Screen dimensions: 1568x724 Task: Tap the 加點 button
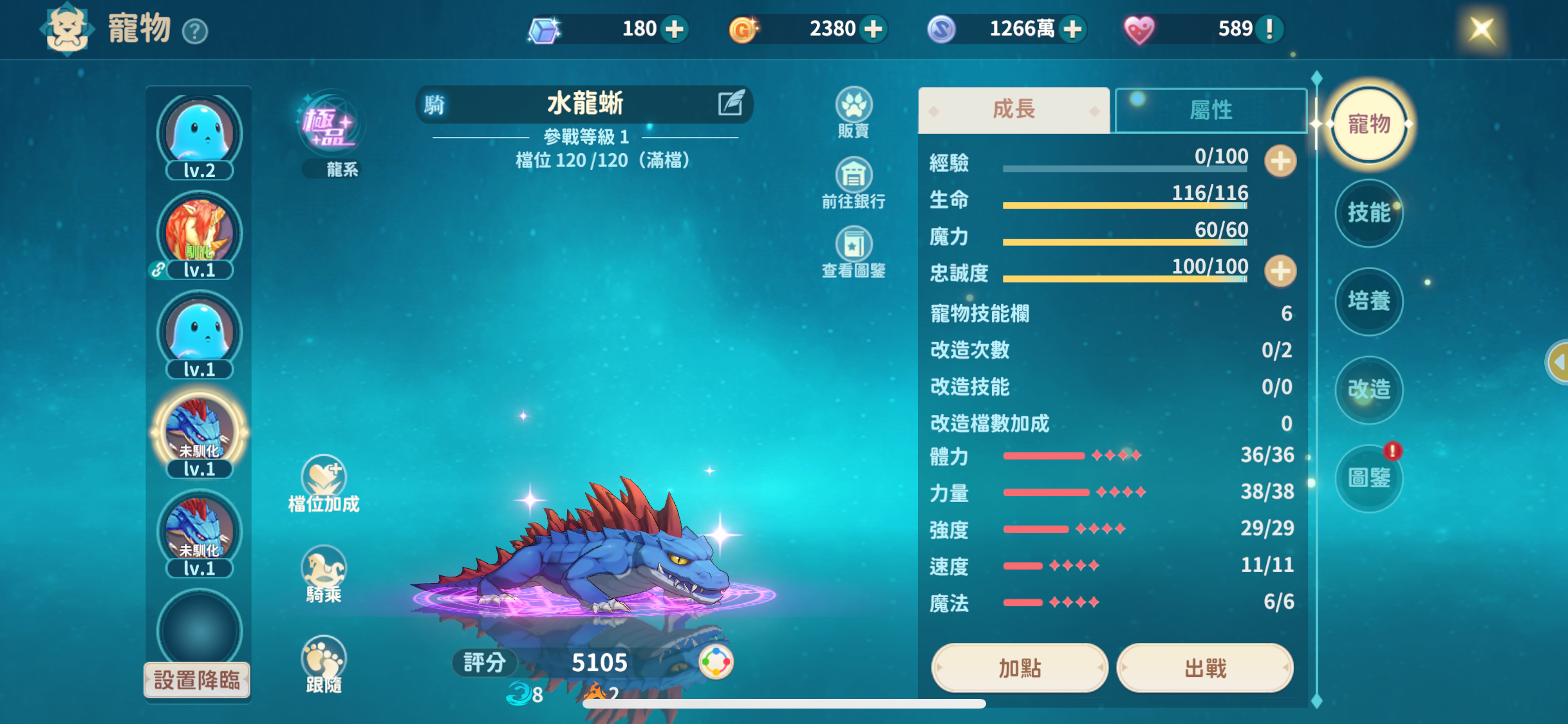[1019, 668]
